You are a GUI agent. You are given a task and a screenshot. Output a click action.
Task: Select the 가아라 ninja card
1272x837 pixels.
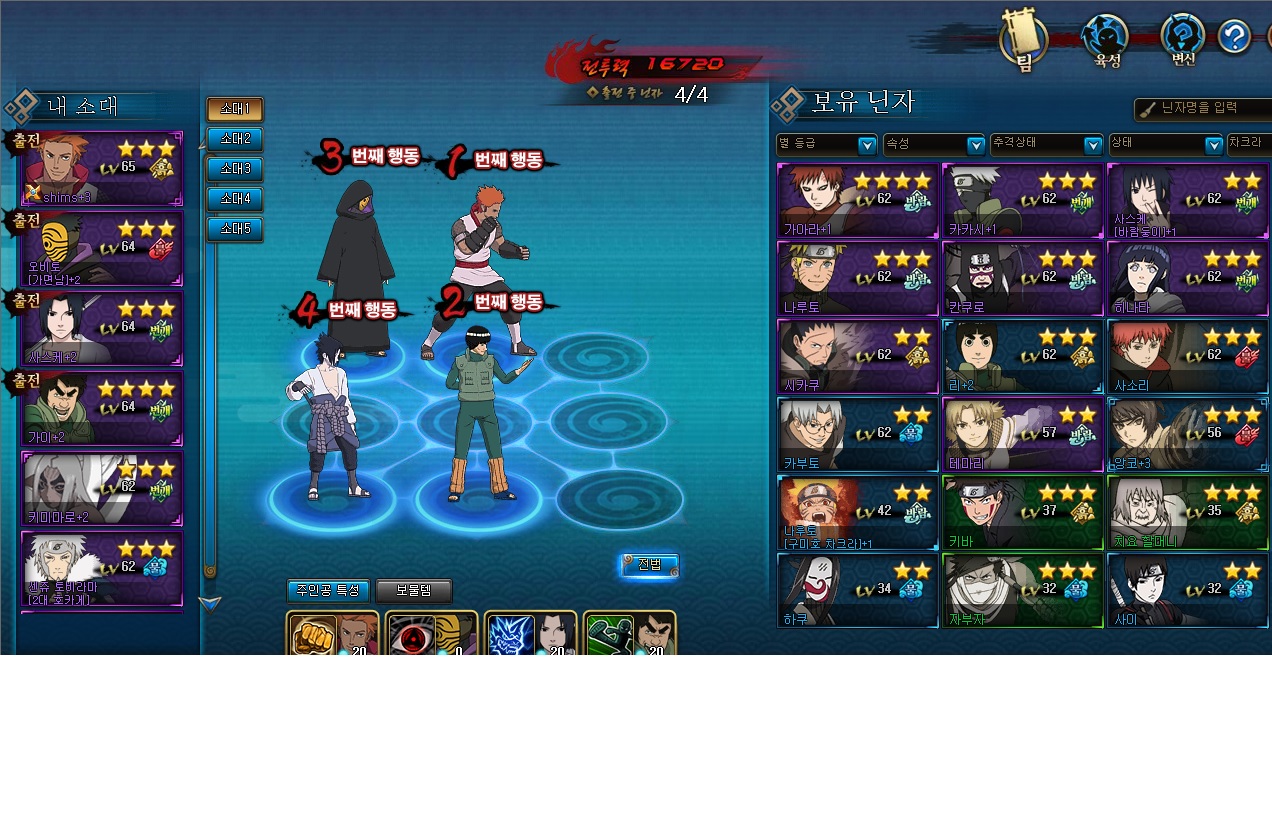click(858, 201)
